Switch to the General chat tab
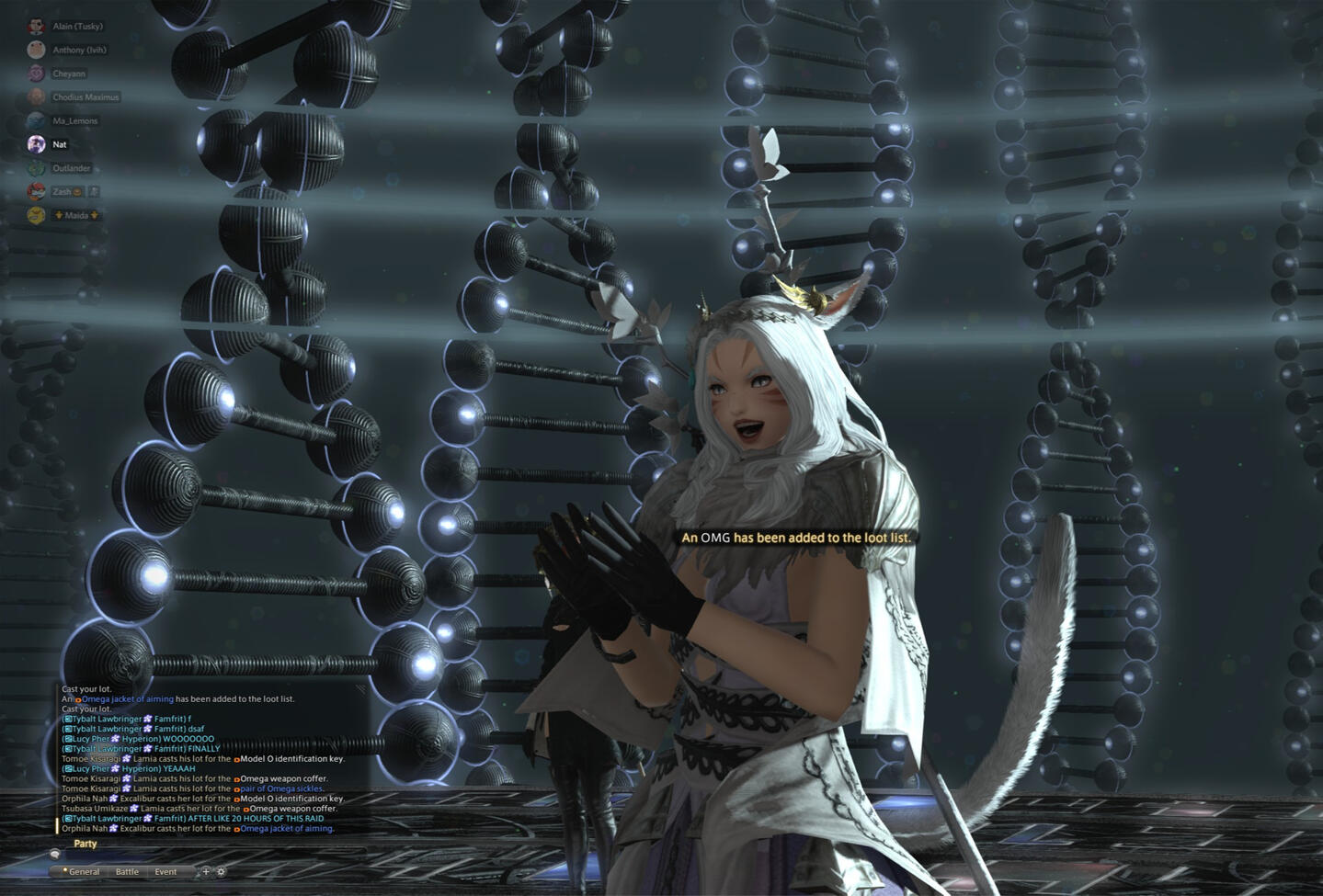The width and height of the screenshot is (1323, 896). 83,871
